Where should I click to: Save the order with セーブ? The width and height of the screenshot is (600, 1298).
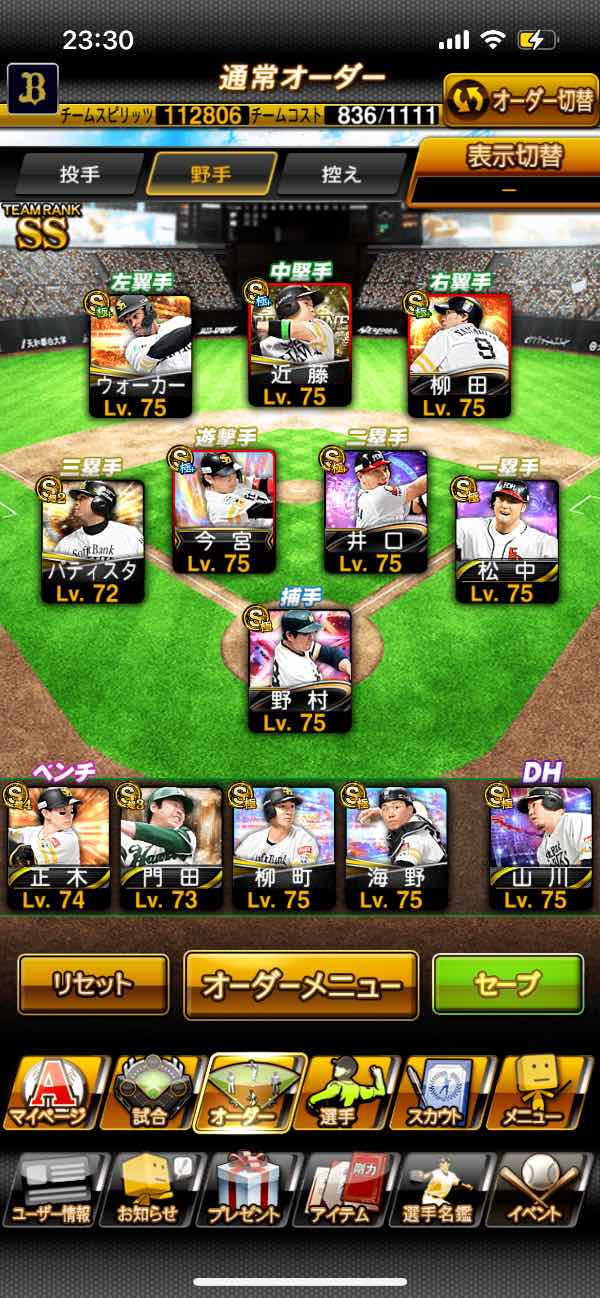coord(507,984)
